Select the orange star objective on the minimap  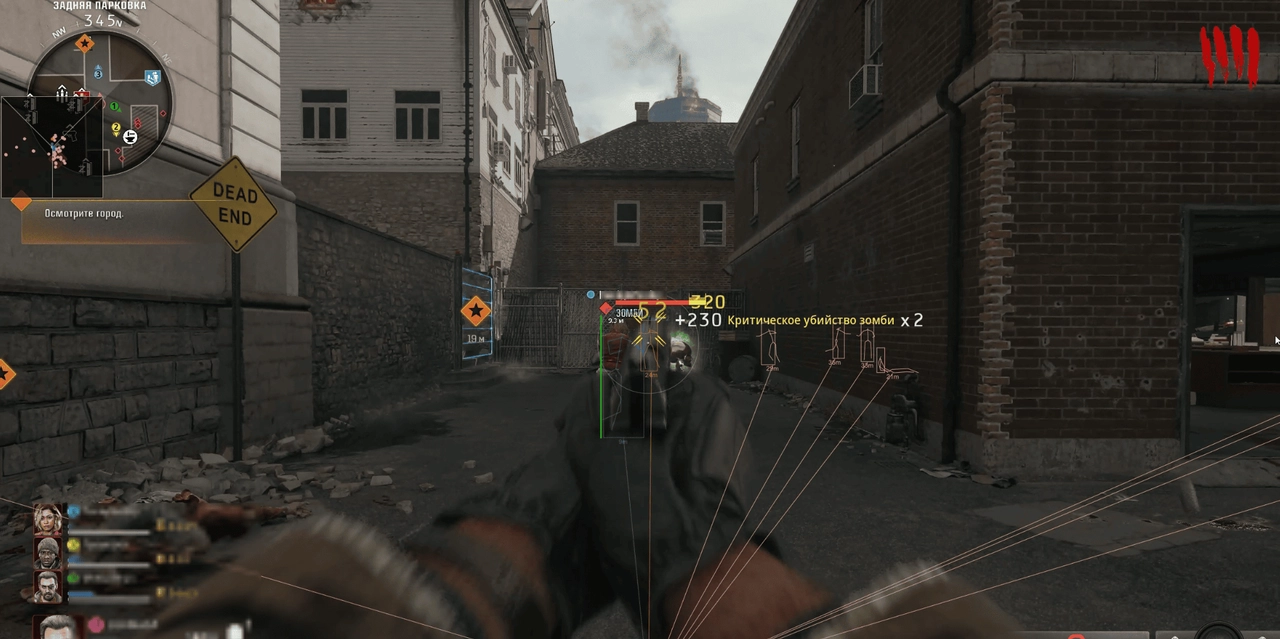(85, 44)
